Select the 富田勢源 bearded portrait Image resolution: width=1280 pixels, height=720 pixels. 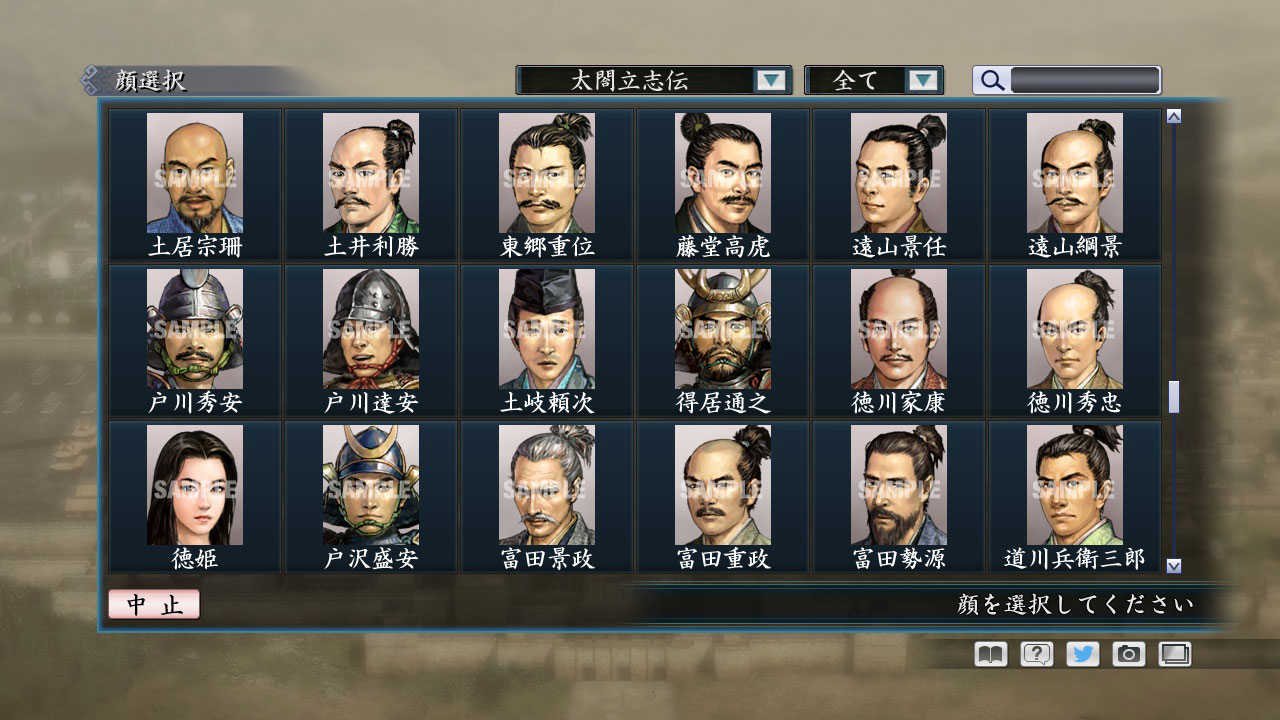(x=898, y=483)
